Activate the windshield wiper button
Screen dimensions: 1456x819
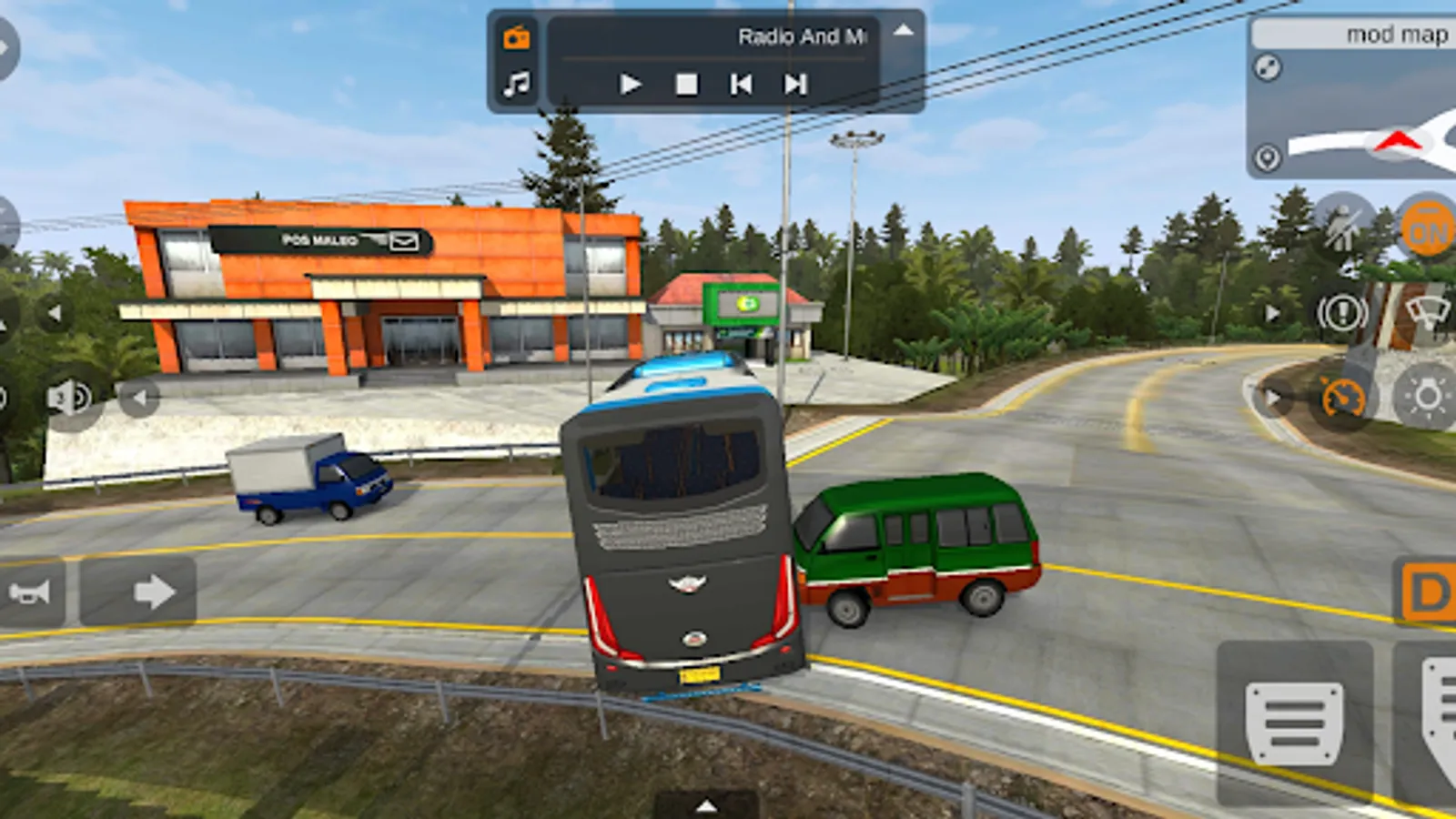pyautogui.click(x=1429, y=314)
